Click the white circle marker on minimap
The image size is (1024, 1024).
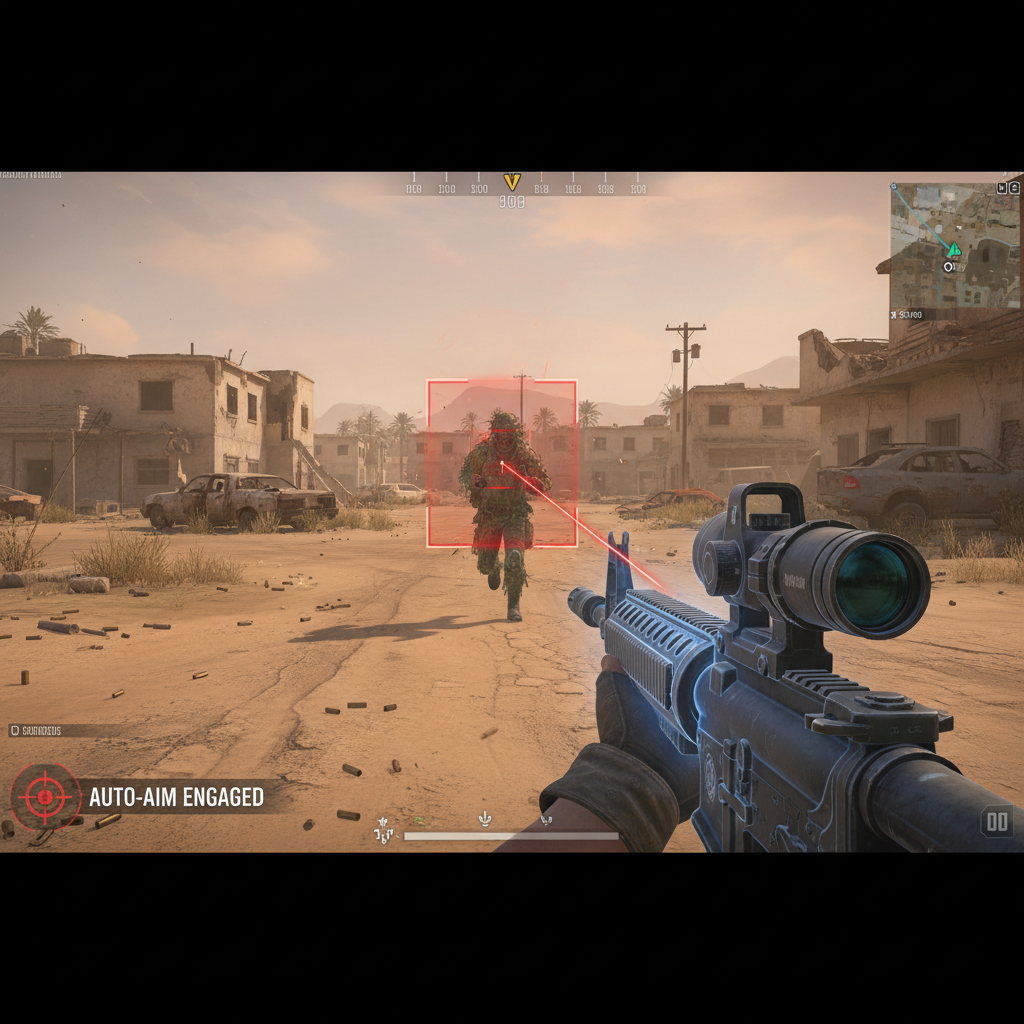949,266
